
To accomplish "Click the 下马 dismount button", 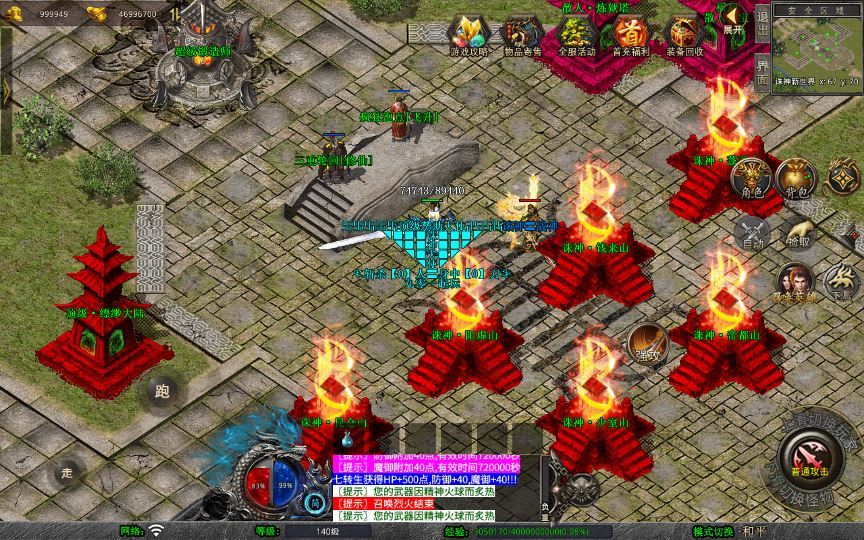I will click(x=840, y=282).
